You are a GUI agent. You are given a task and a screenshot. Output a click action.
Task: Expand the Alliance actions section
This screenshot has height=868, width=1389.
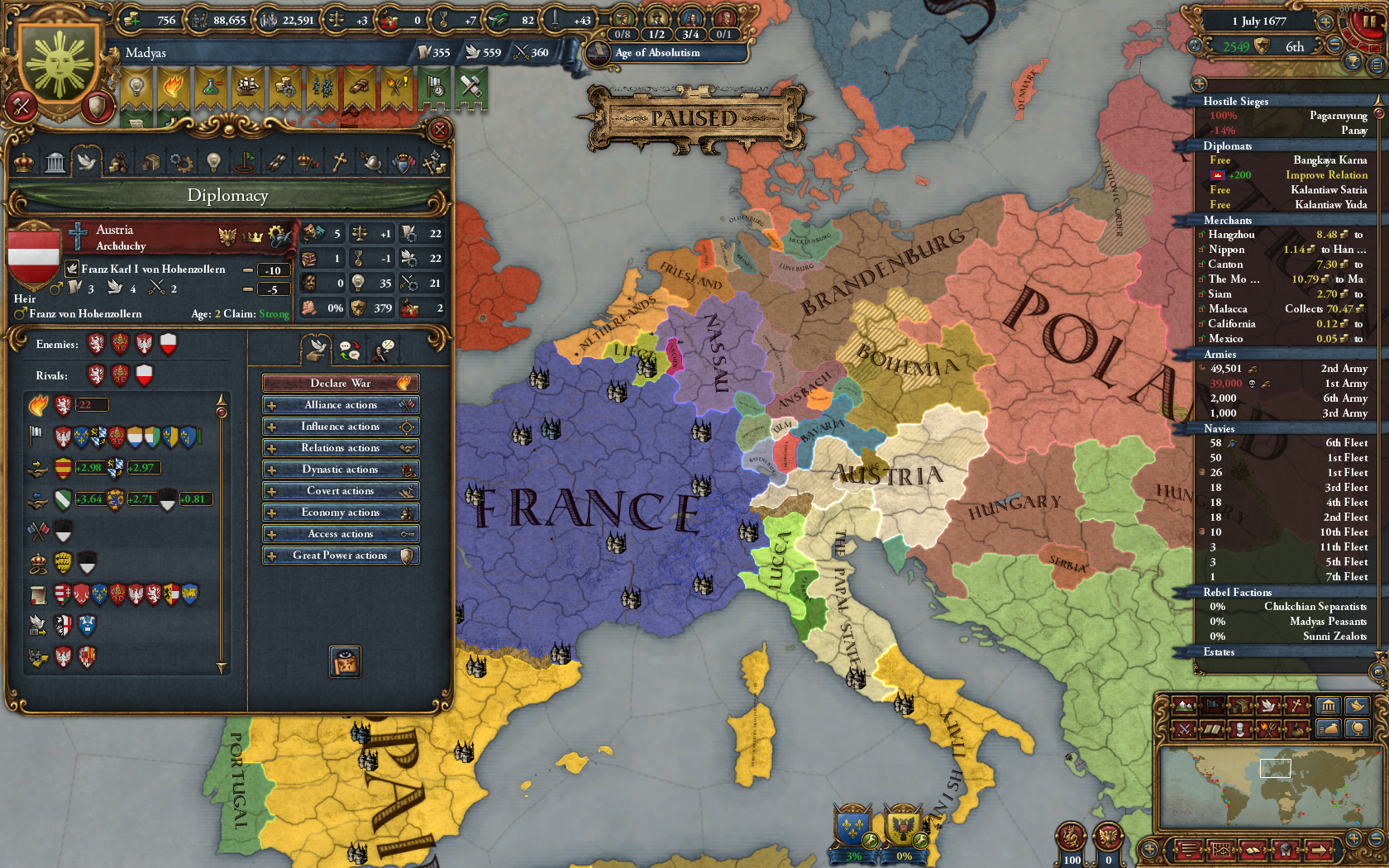tap(341, 404)
